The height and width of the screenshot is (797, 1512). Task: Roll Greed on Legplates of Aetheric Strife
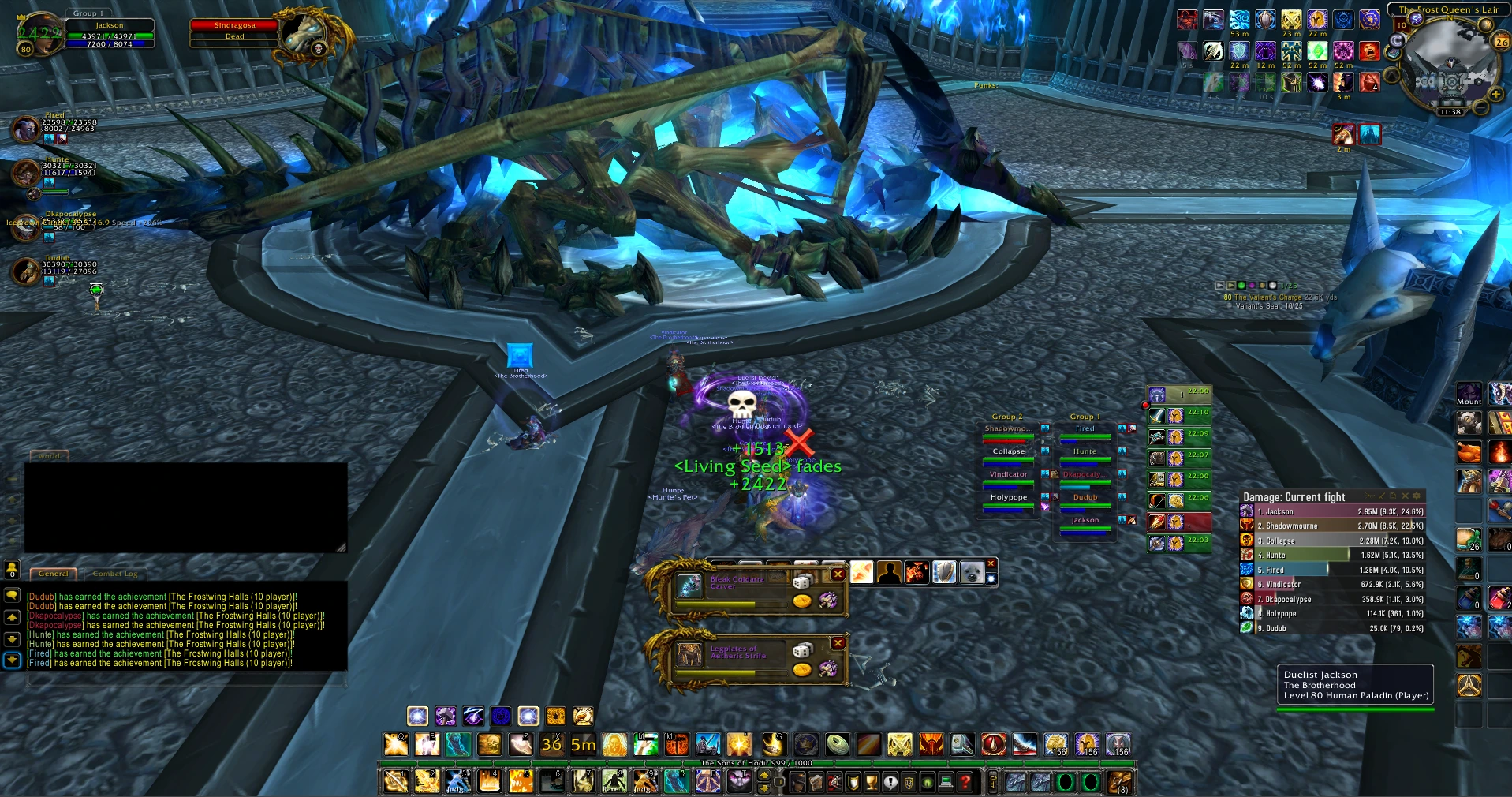pyautogui.click(x=802, y=669)
